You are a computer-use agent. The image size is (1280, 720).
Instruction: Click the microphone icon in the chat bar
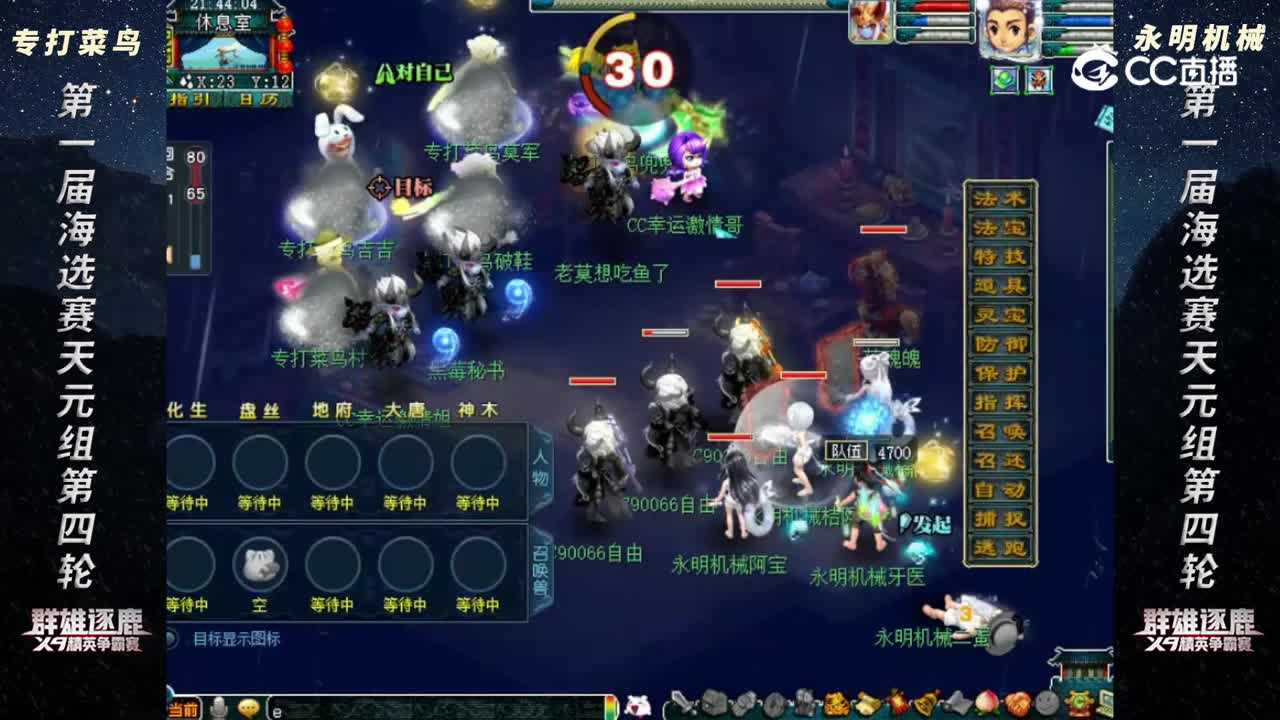click(219, 708)
